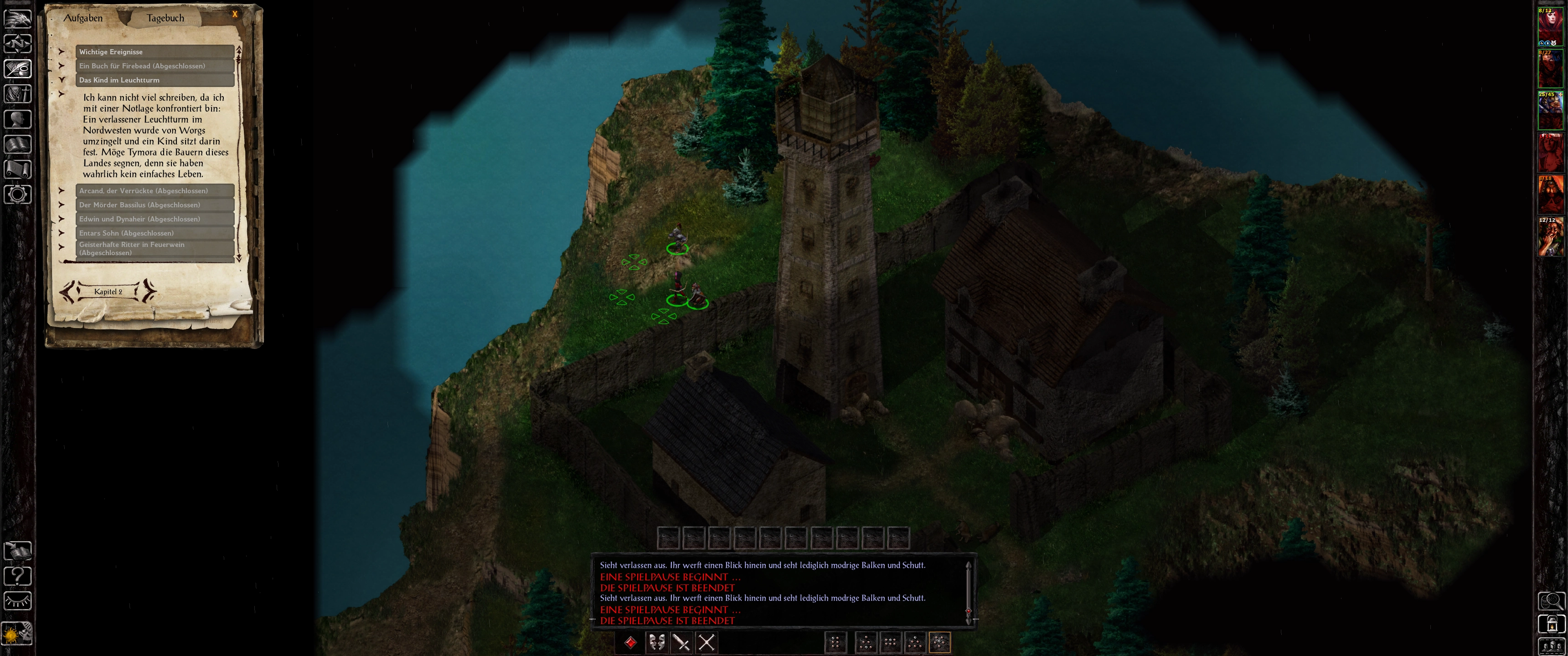The image size is (1568, 656).
Task: Advance to the next chapter arrow
Action: click(149, 292)
